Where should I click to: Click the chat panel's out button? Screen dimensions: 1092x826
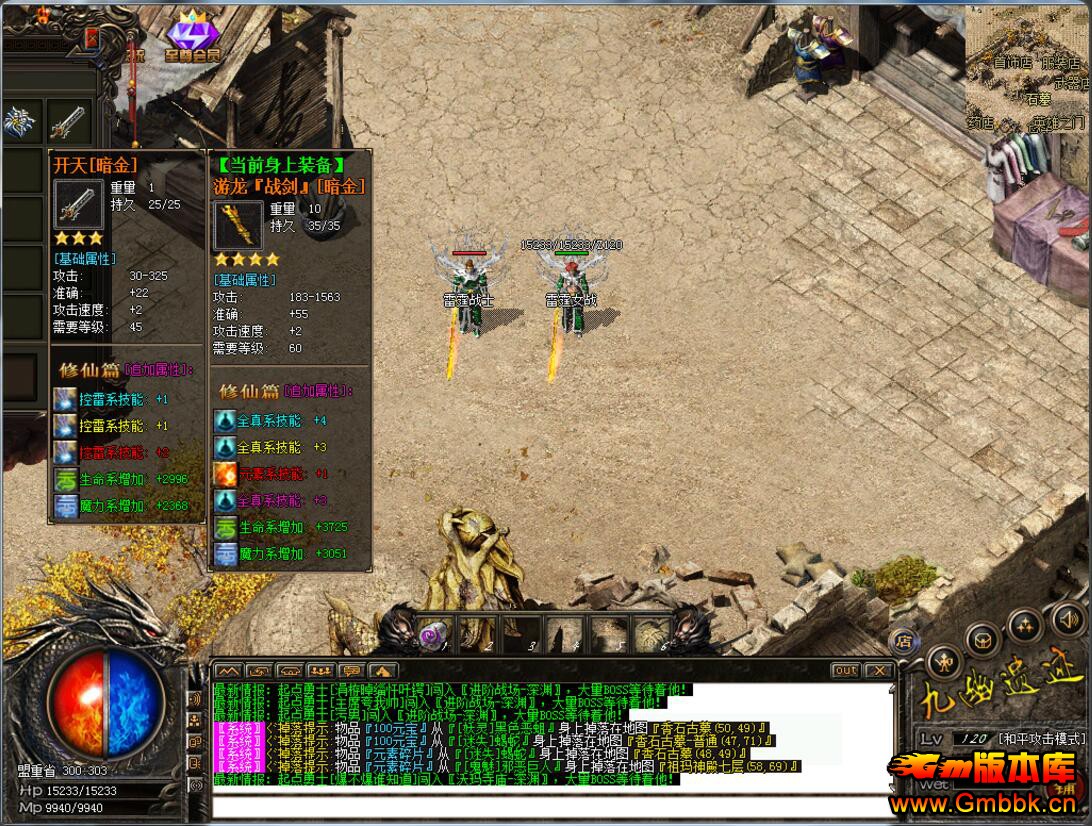845,670
